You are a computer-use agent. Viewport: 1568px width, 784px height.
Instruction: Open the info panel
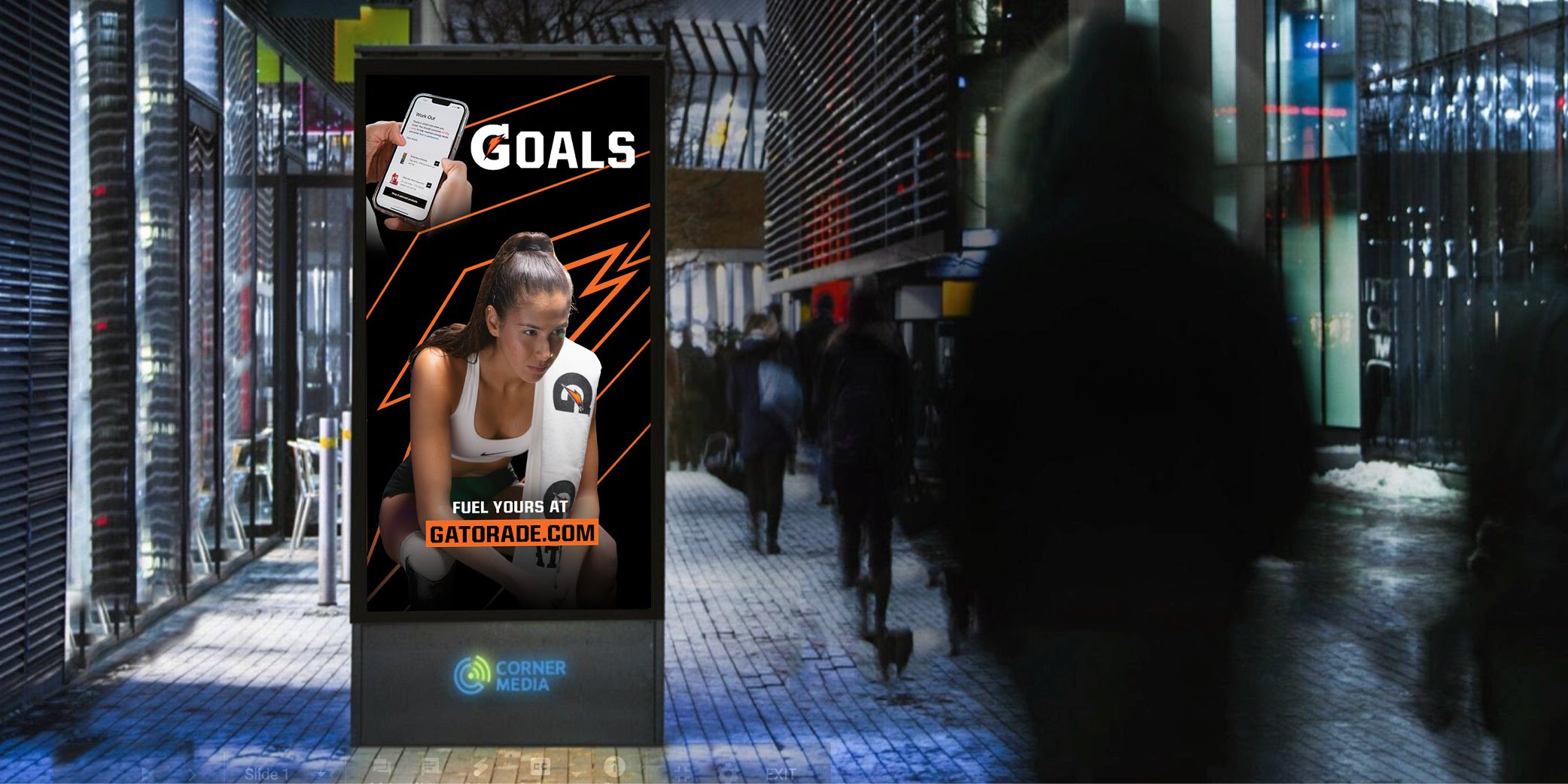tap(615, 768)
